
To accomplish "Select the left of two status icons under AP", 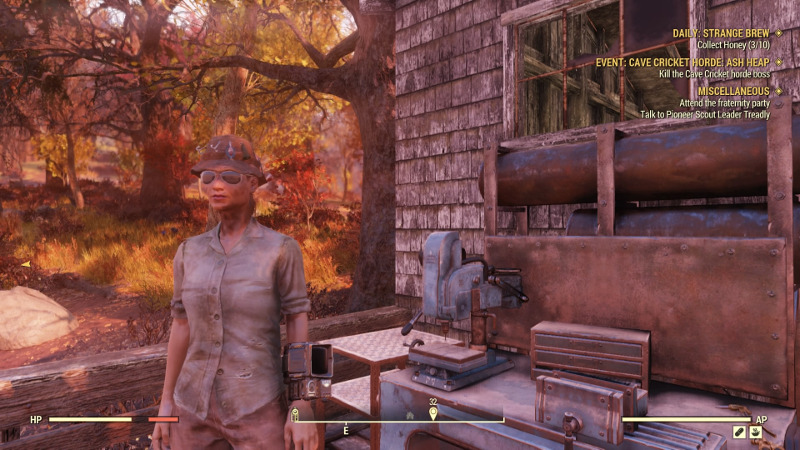I will tap(739, 432).
